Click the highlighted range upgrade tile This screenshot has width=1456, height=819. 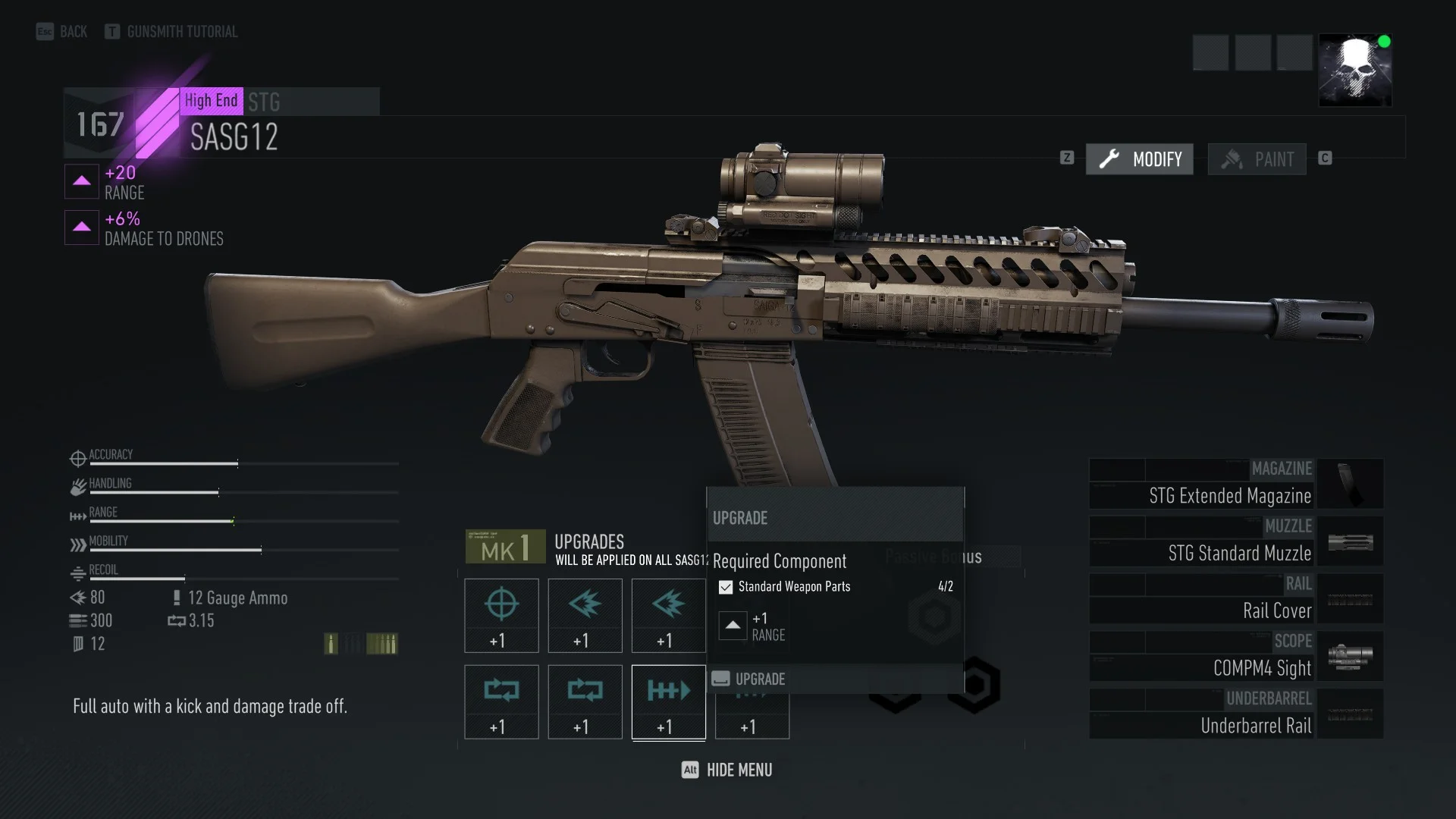(668, 701)
